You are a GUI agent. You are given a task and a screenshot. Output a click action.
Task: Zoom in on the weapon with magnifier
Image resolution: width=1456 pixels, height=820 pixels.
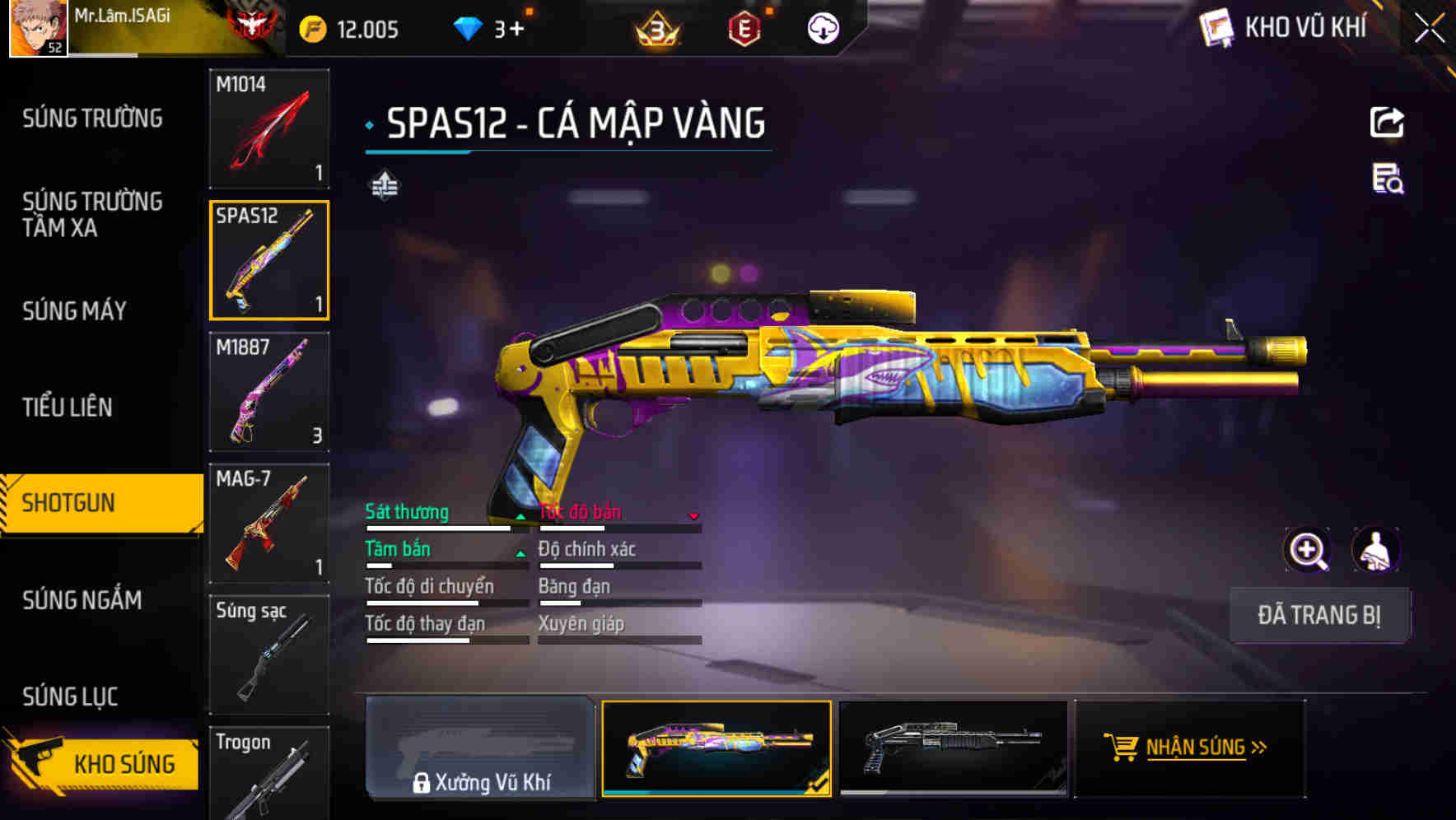1308,550
